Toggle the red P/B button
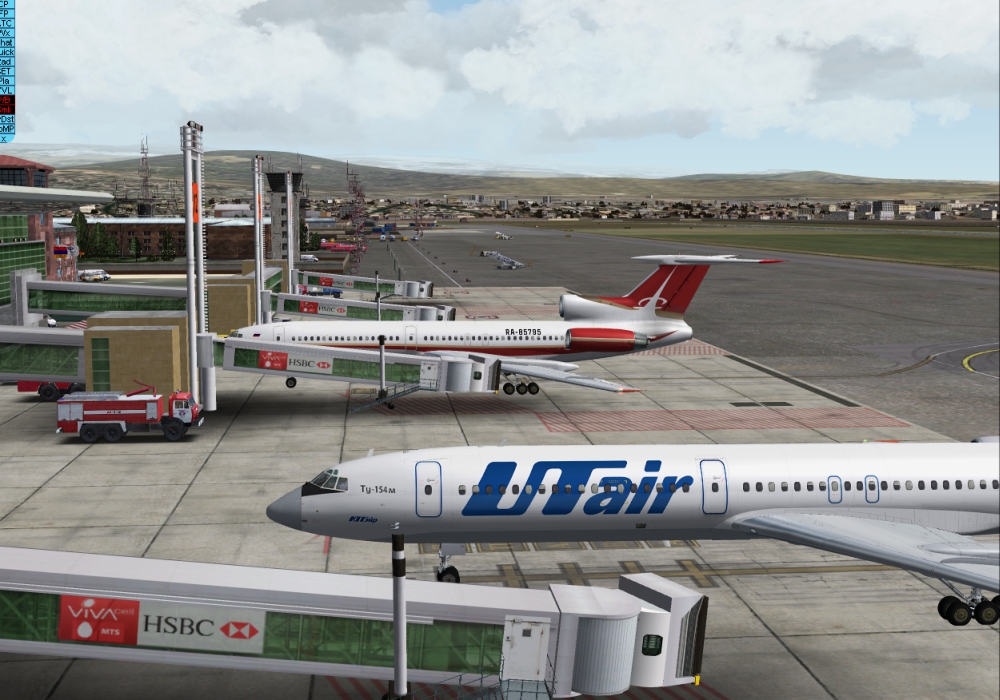Viewport: 1000px width, 700px height. coord(7,99)
